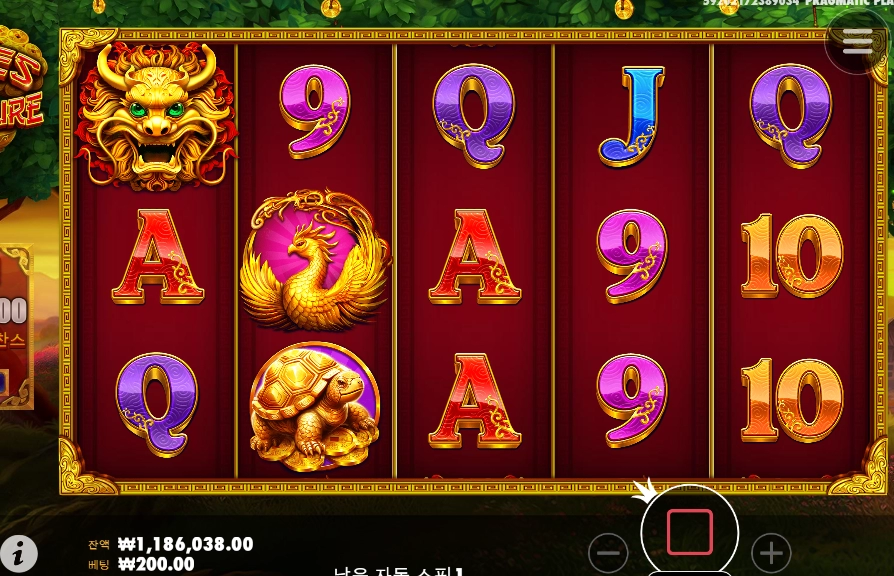Decrease the bet with minus button

[608, 552]
